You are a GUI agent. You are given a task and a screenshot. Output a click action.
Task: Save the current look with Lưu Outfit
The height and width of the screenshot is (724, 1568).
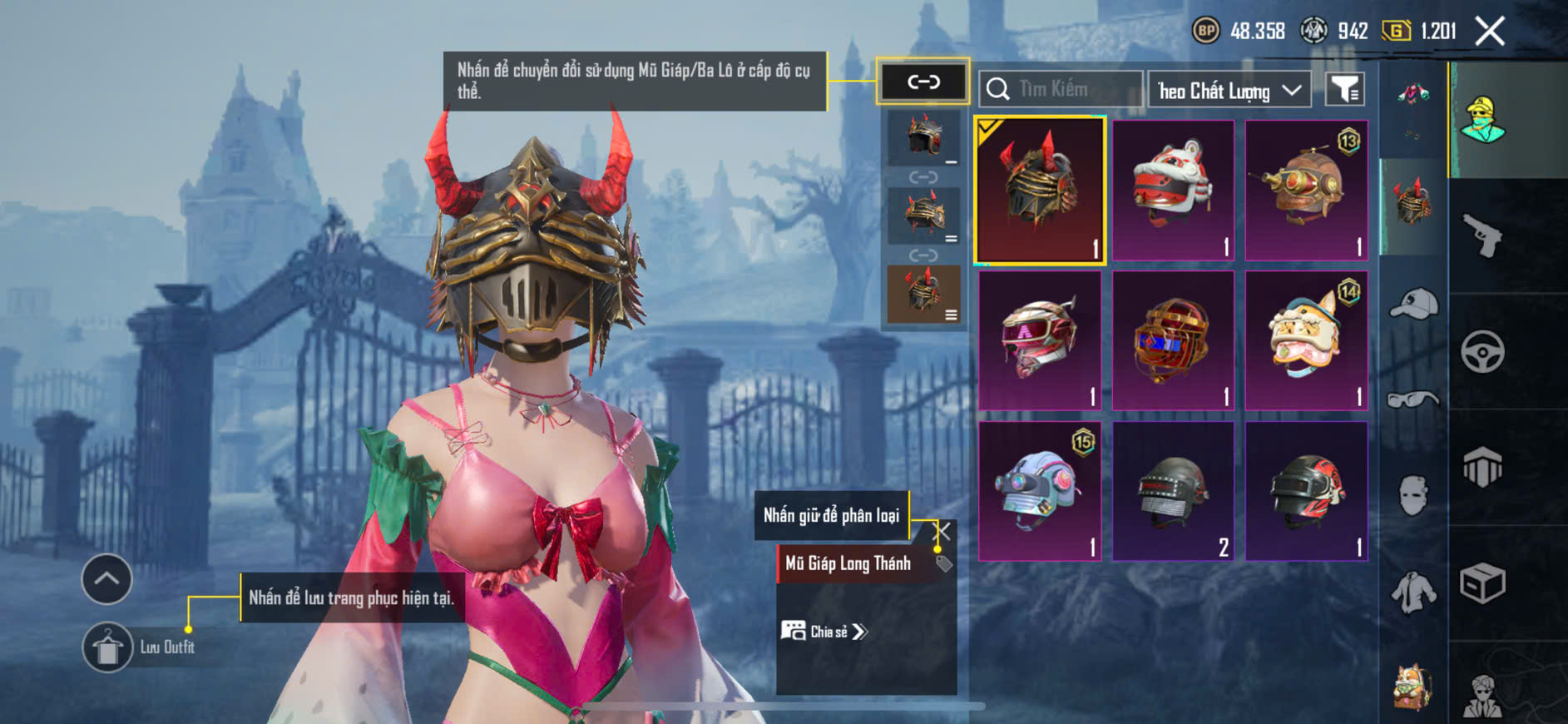pyautogui.click(x=108, y=647)
